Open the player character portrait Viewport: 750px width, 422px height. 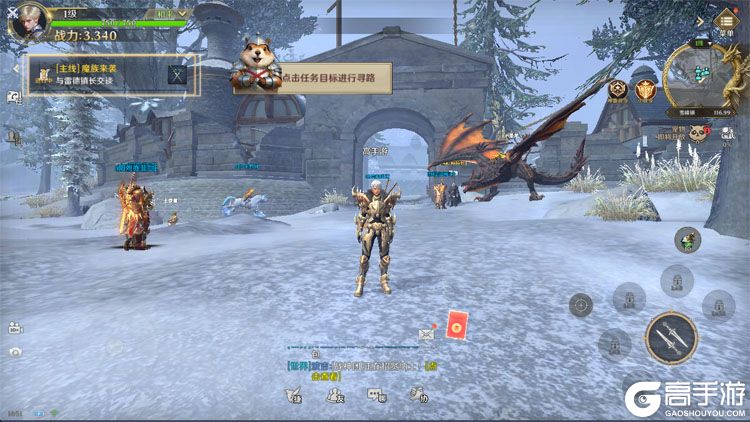coord(28,21)
